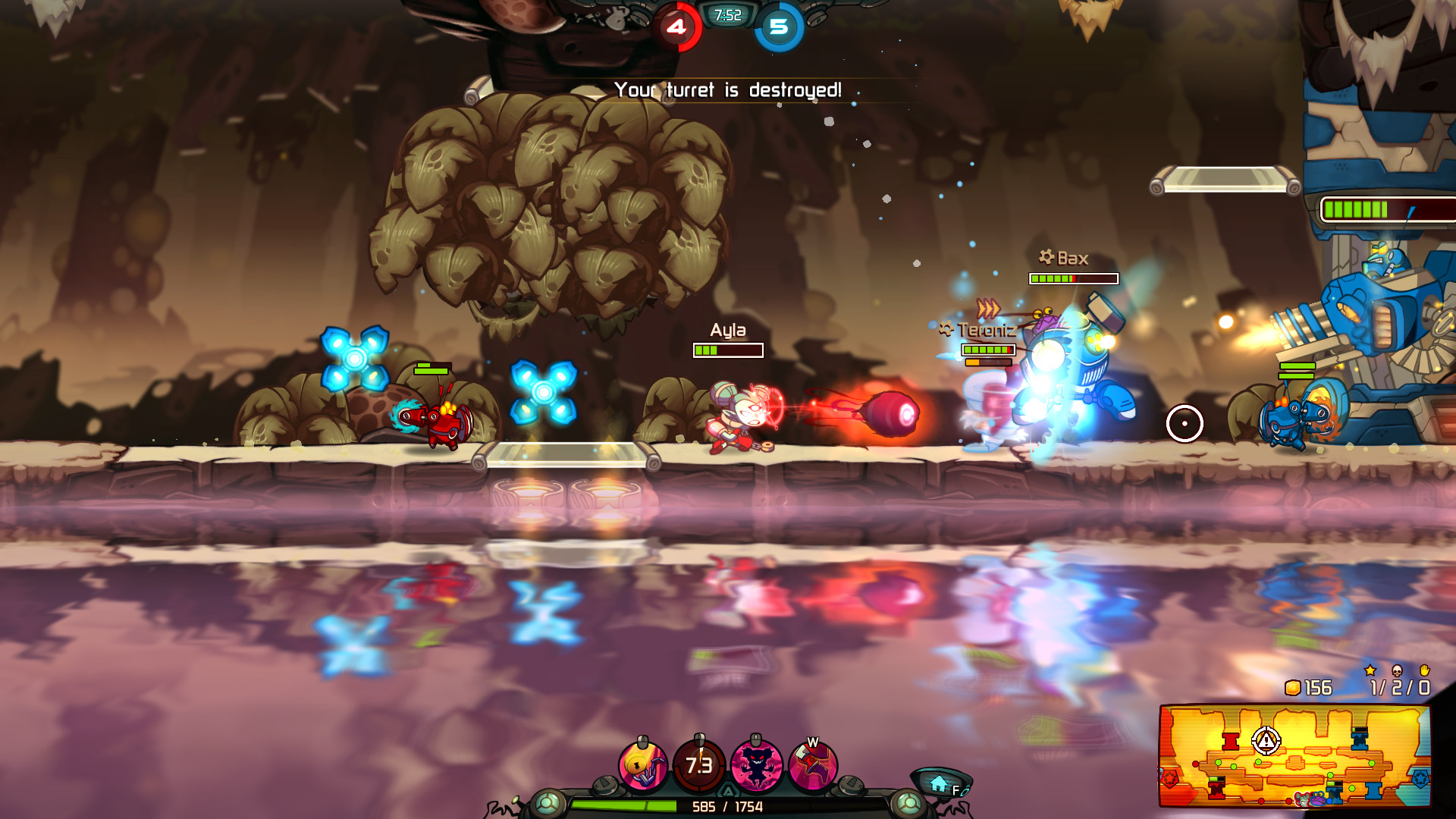This screenshot has width=1456, height=819.
Task: Toggle the warning marker on the minimap
Action: tap(1265, 741)
